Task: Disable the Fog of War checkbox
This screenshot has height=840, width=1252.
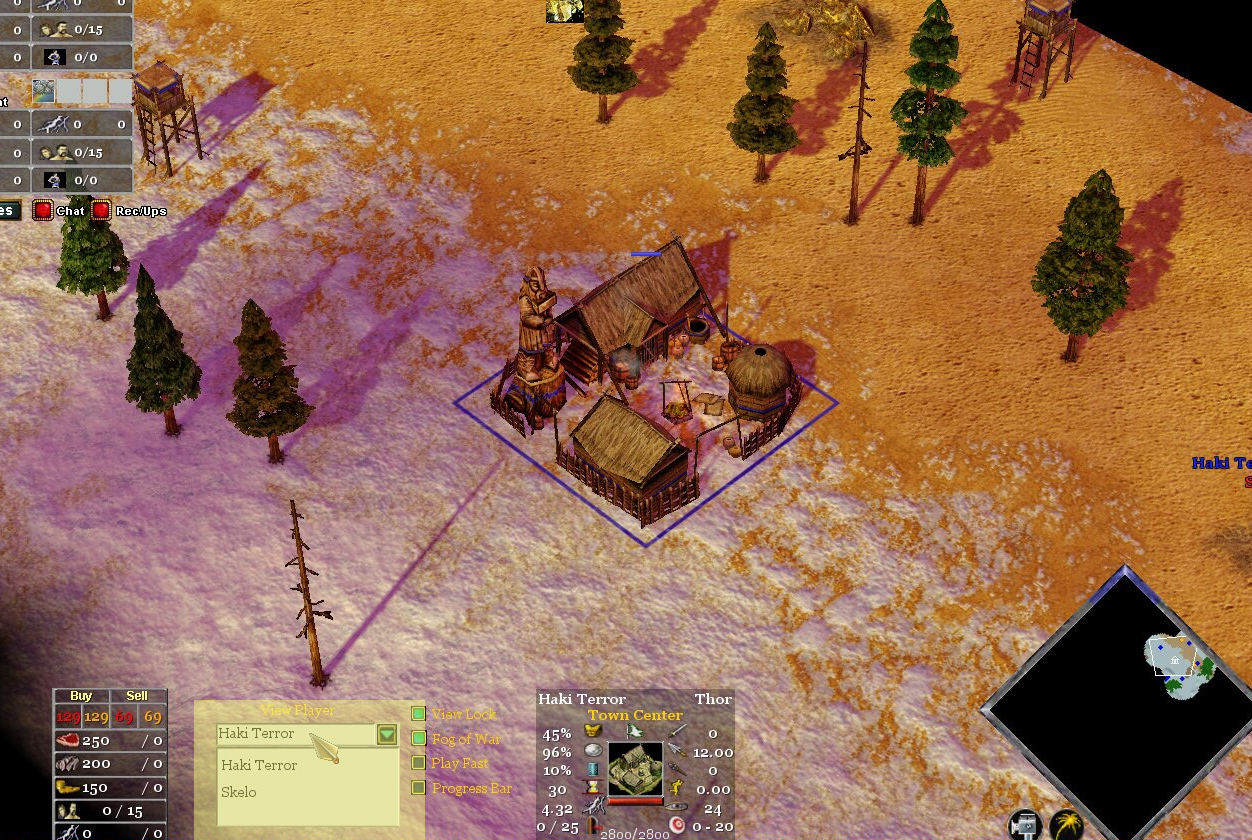Action: [419, 739]
